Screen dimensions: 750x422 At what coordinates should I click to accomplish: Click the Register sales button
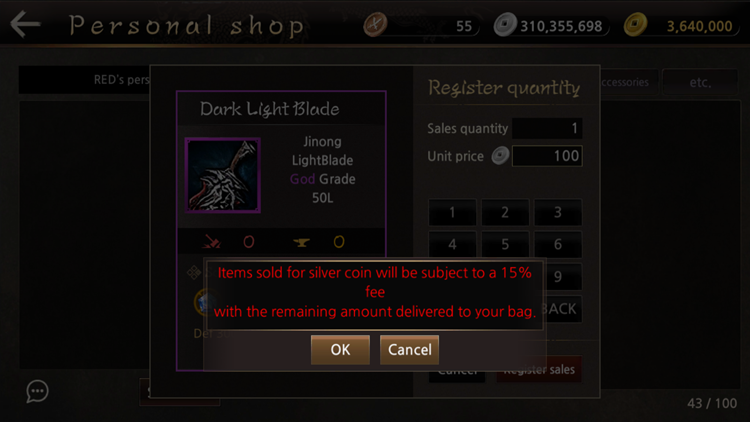[539, 371]
